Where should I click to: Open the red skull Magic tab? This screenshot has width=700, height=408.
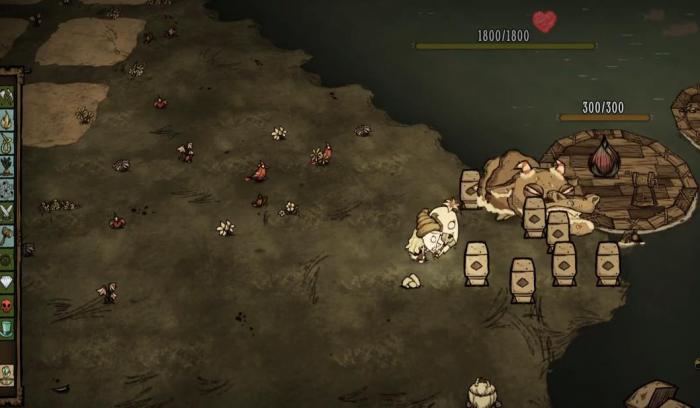(x=7, y=304)
